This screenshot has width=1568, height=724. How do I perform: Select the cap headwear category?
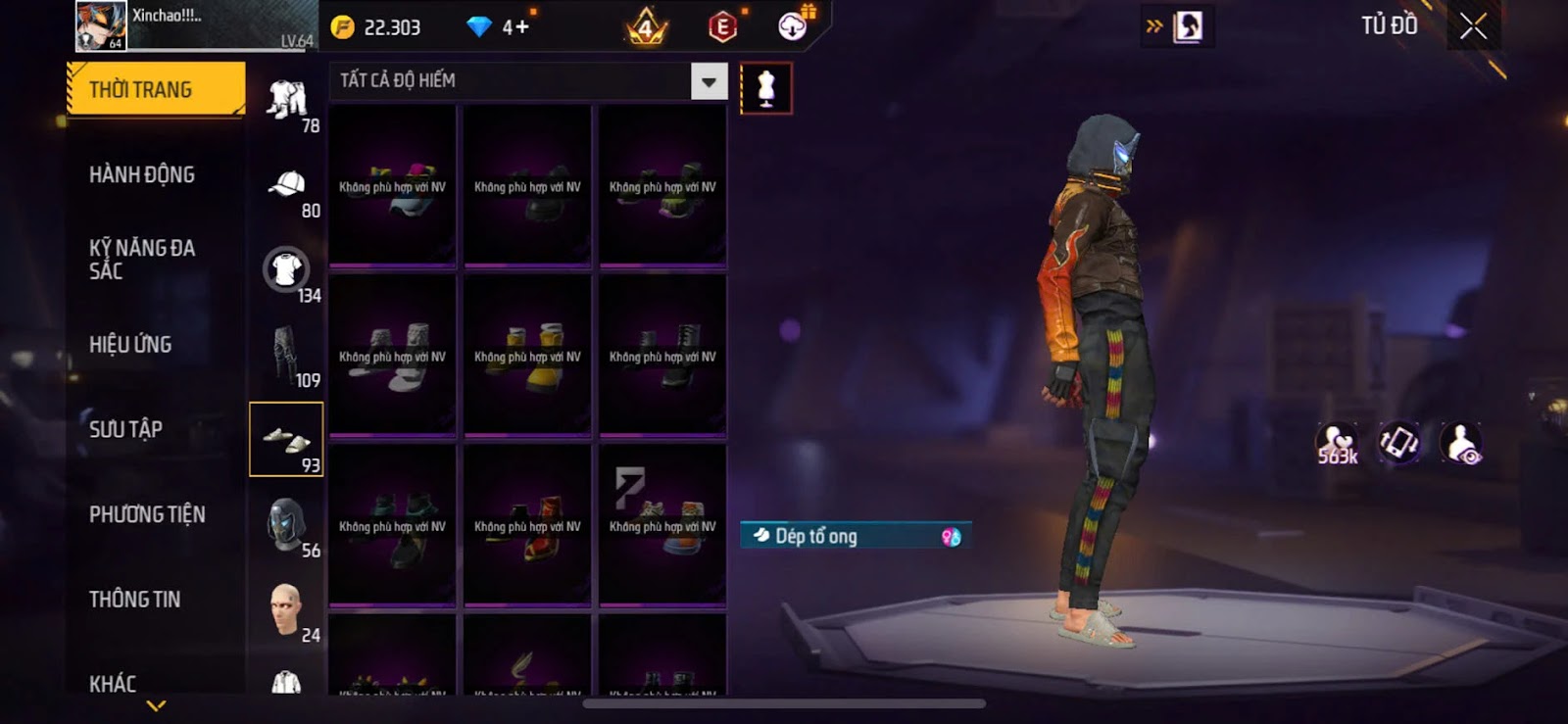point(287,186)
